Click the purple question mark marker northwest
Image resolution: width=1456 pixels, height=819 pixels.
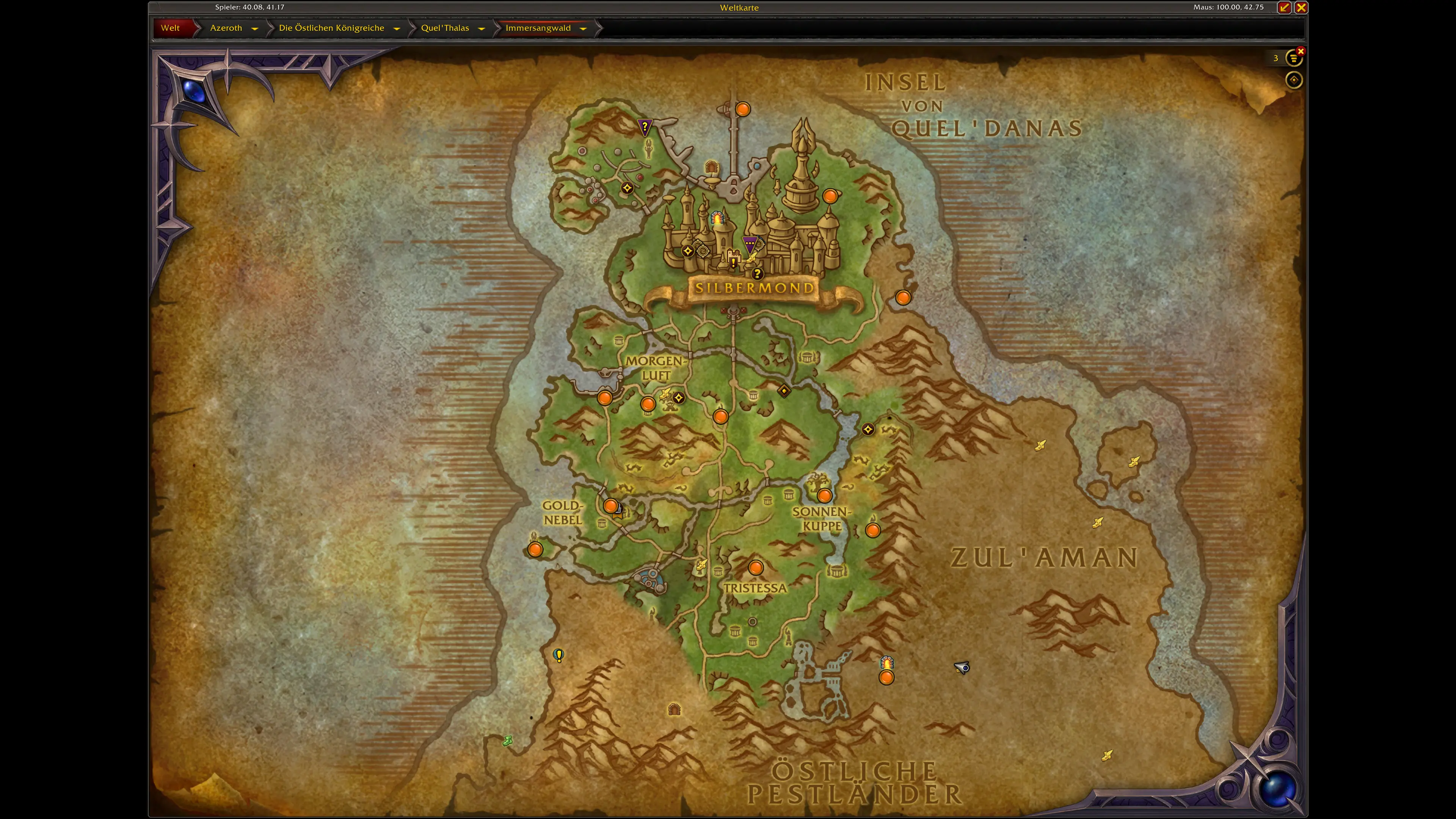point(644,127)
